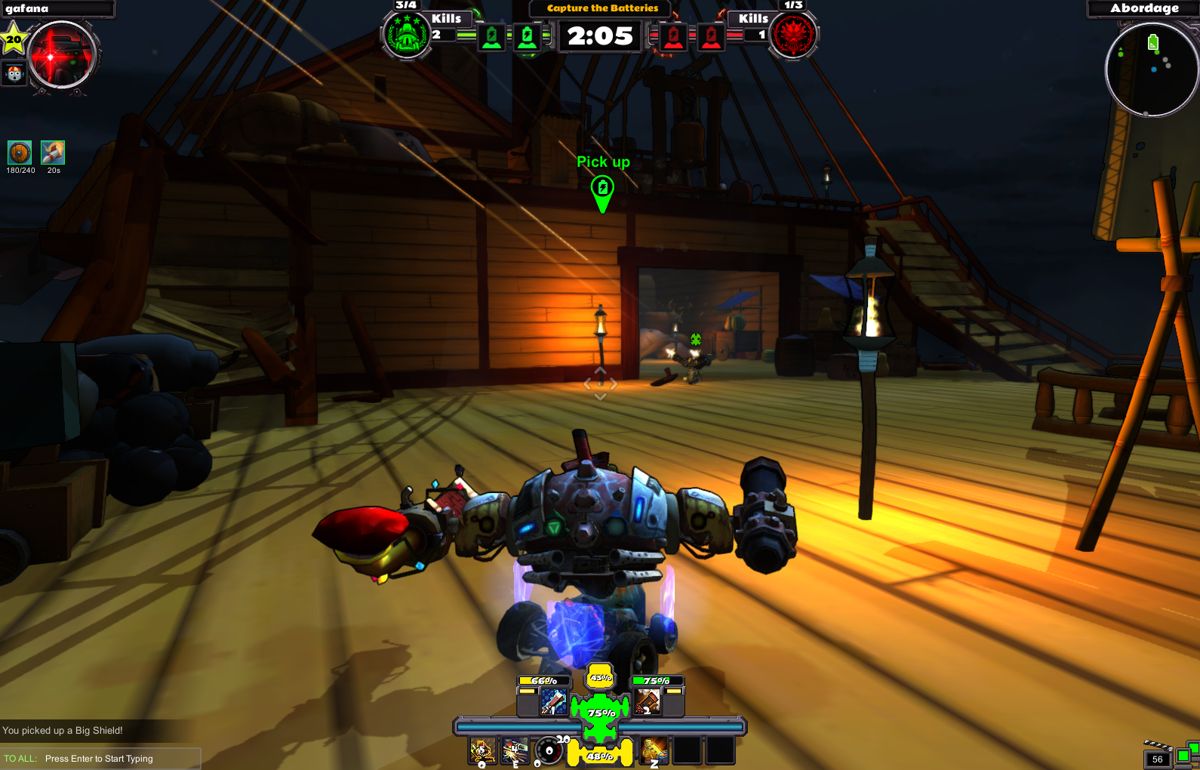
Task: Click the circular minimap
Action: [1151, 69]
